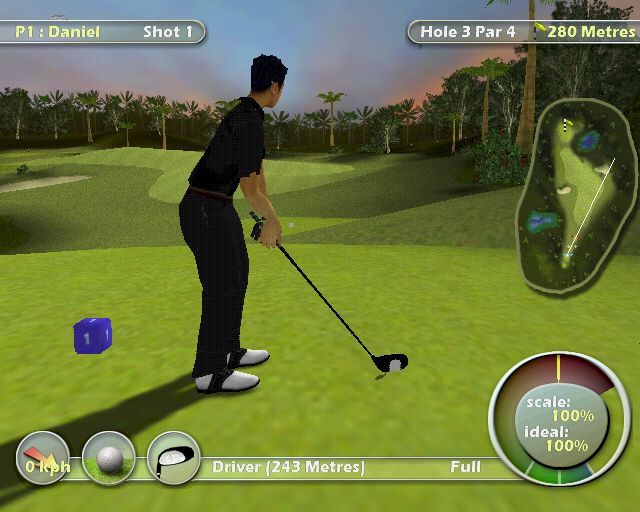
Task: Select the Driver club icon
Action: 173,459
